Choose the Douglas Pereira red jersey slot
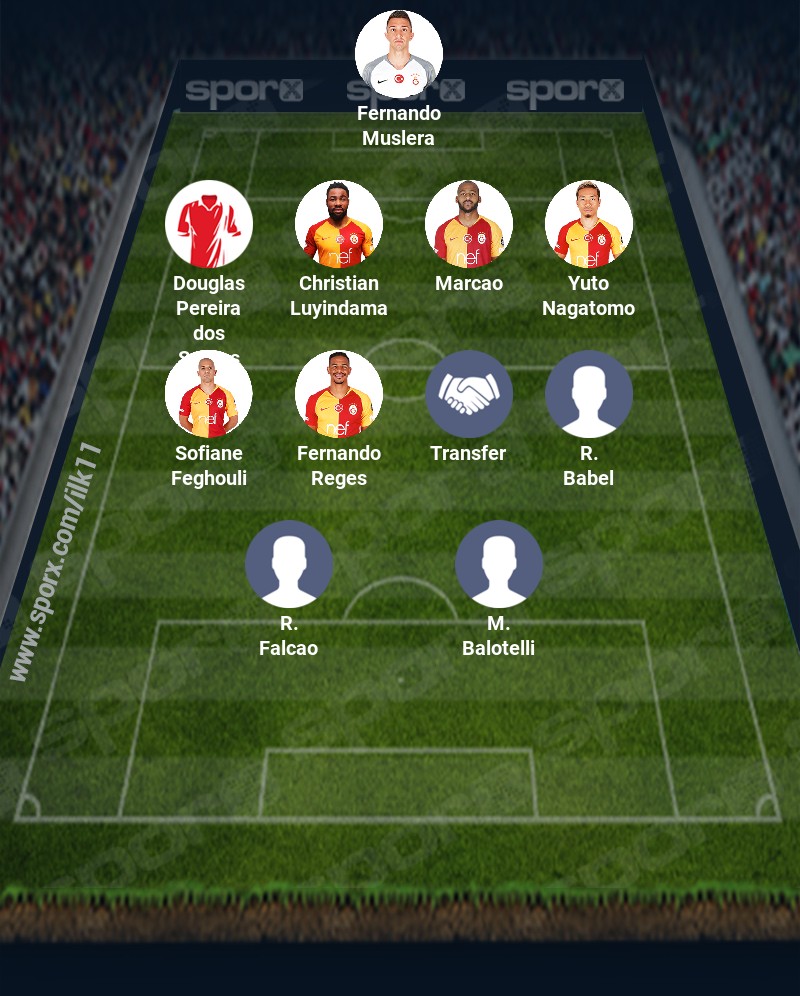The width and height of the screenshot is (800, 996). 209,224
